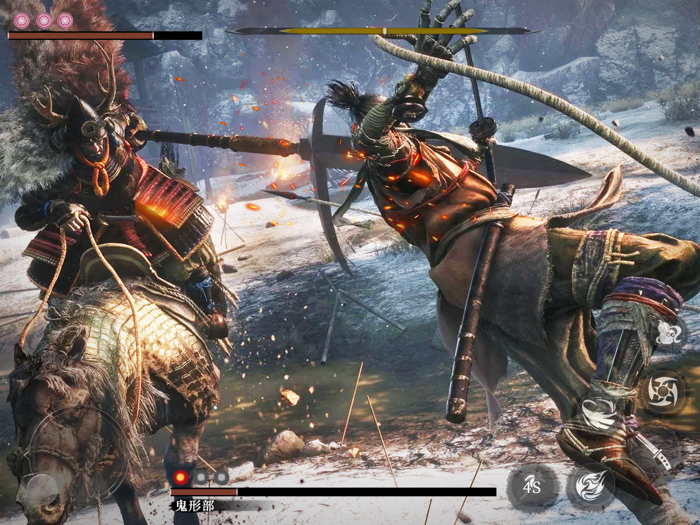The height and width of the screenshot is (525, 700).
Task: Activate the flame skill button
Action: (591, 487)
